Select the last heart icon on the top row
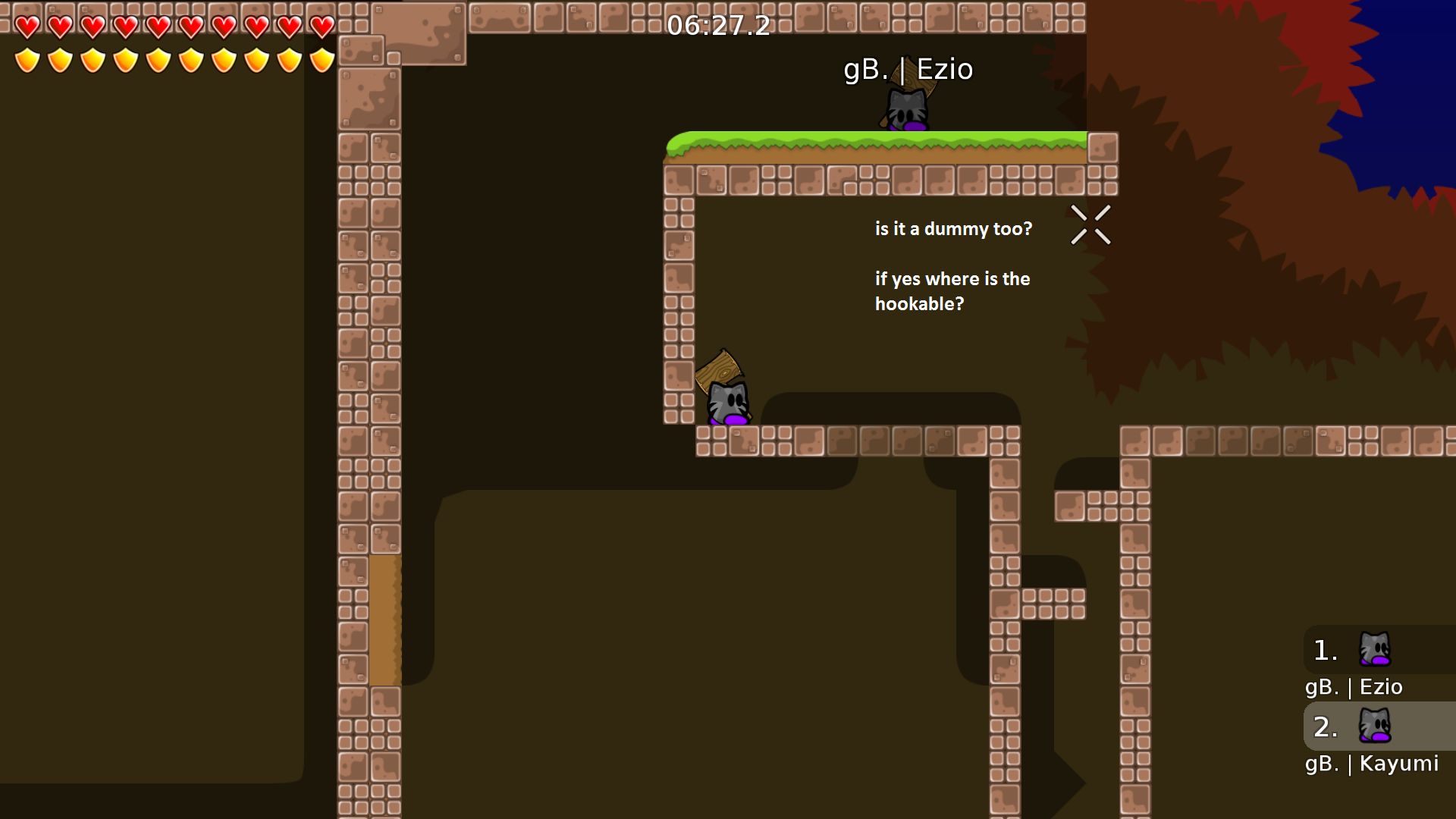Screen dimensions: 1456x819 click(x=321, y=25)
